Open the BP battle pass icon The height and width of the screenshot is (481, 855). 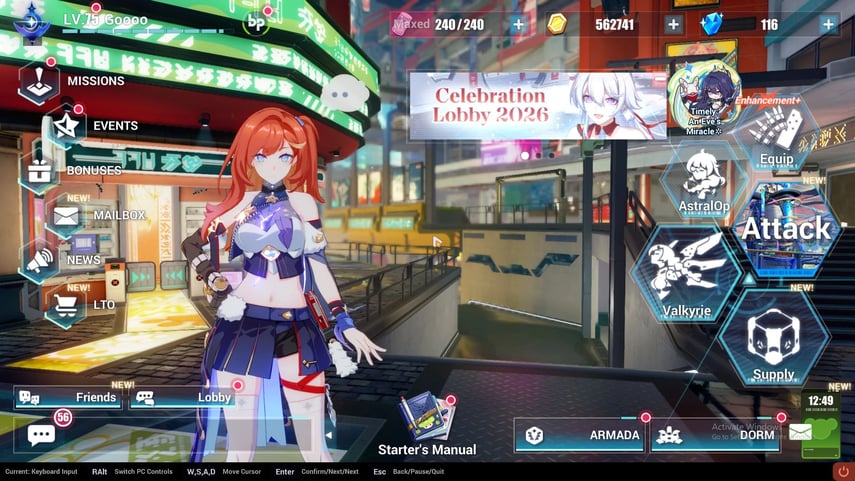[x=257, y=22]
